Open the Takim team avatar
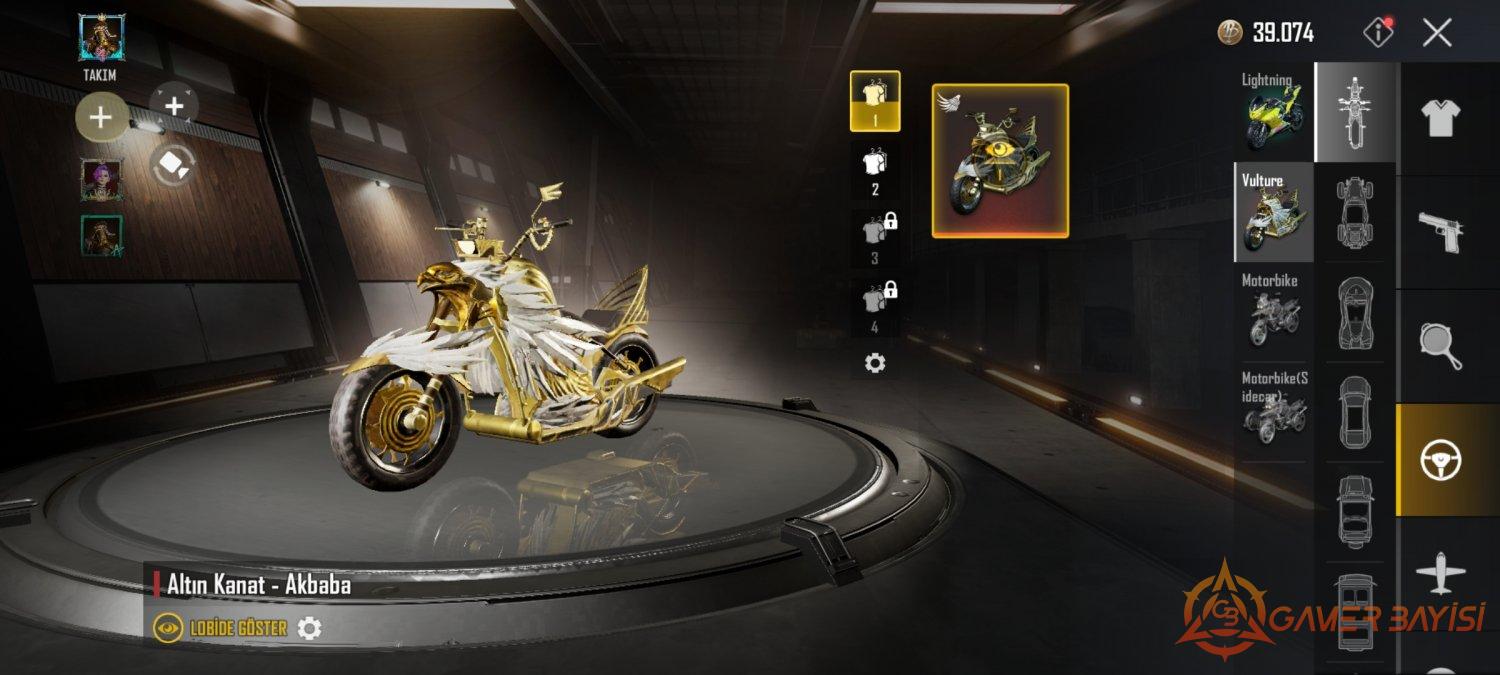1500x675 pixels. [x=100, y=38]
